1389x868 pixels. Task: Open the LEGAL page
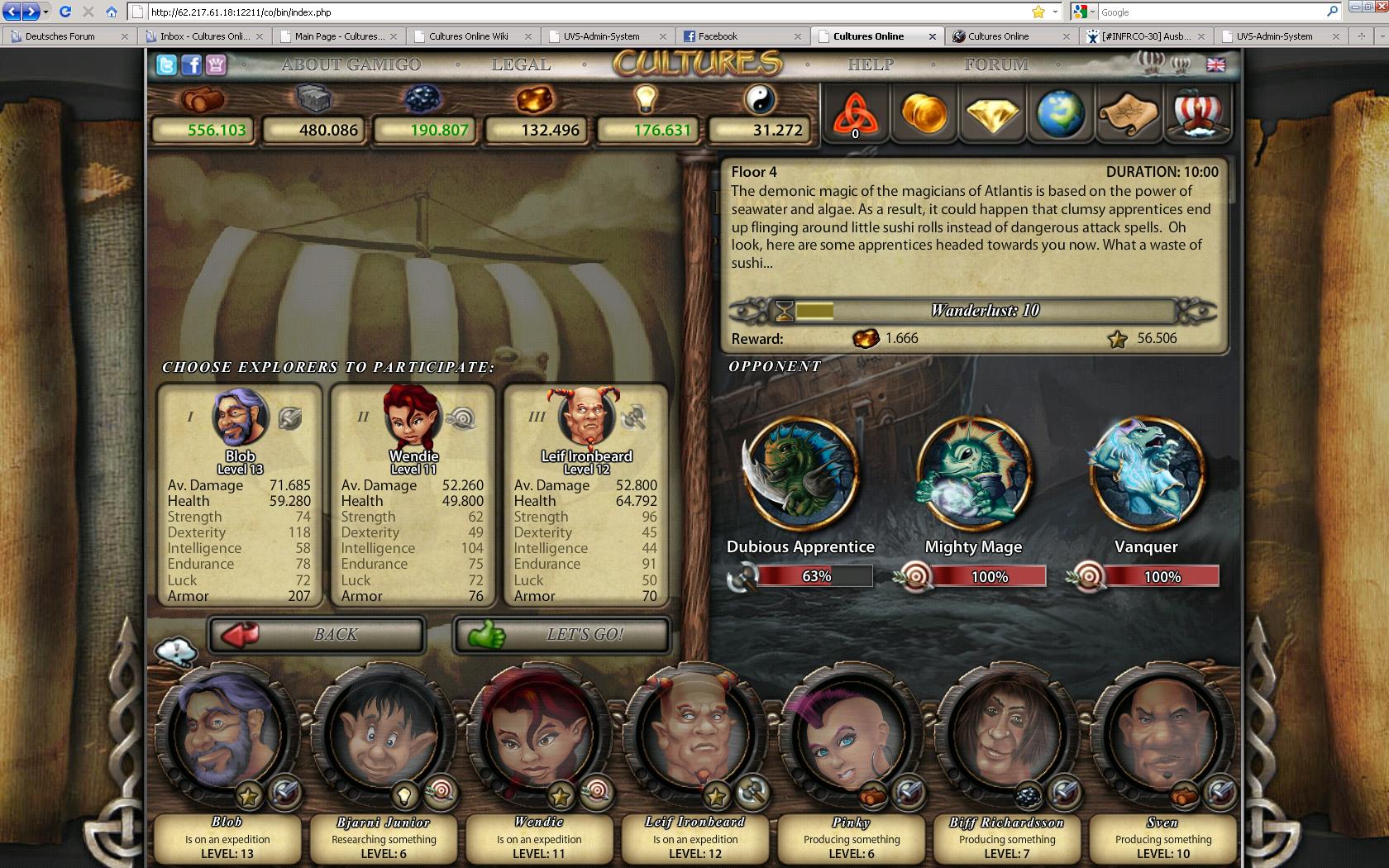point(521,65)
